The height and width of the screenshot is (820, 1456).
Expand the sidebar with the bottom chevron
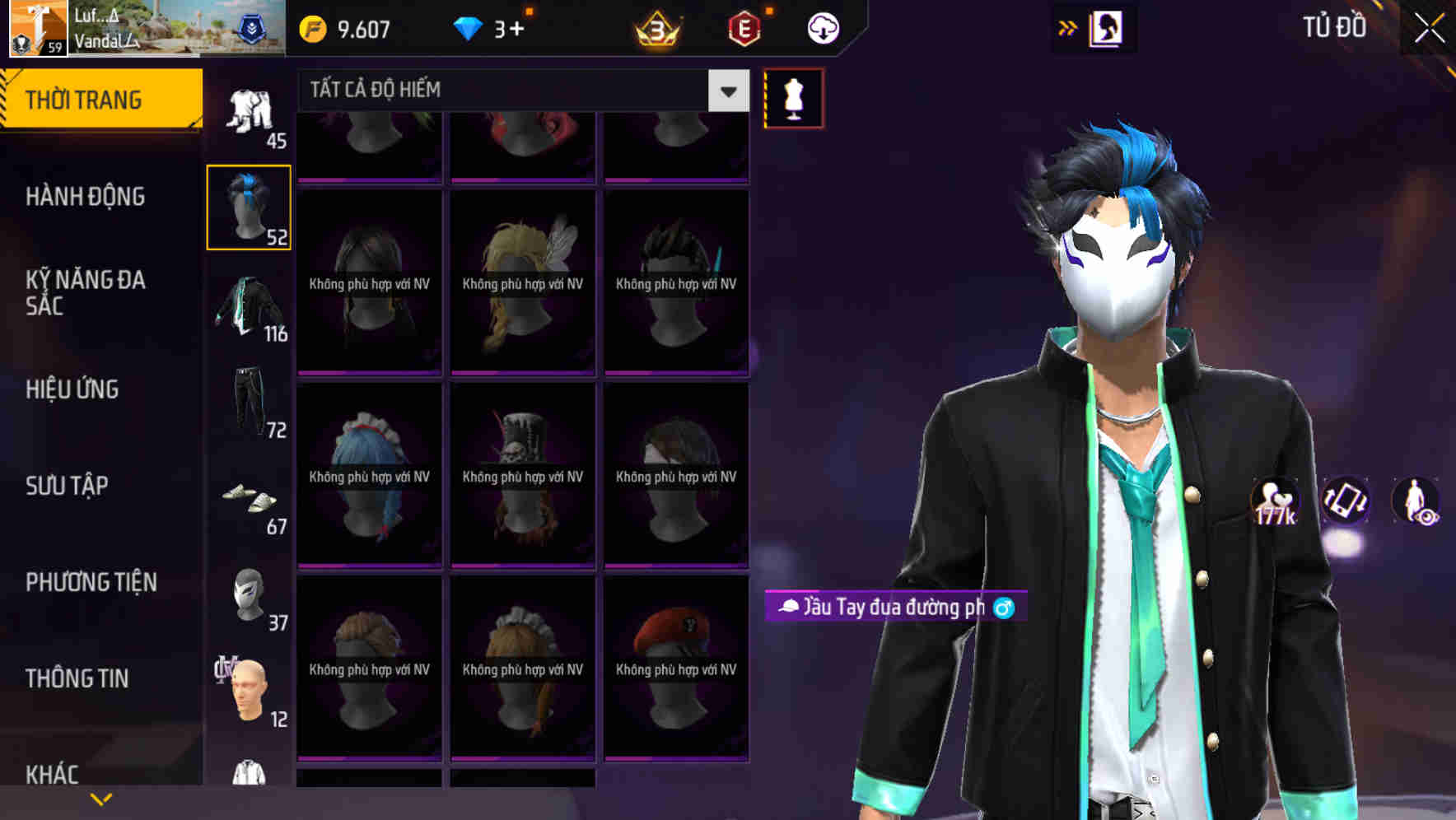click(99, 797)
